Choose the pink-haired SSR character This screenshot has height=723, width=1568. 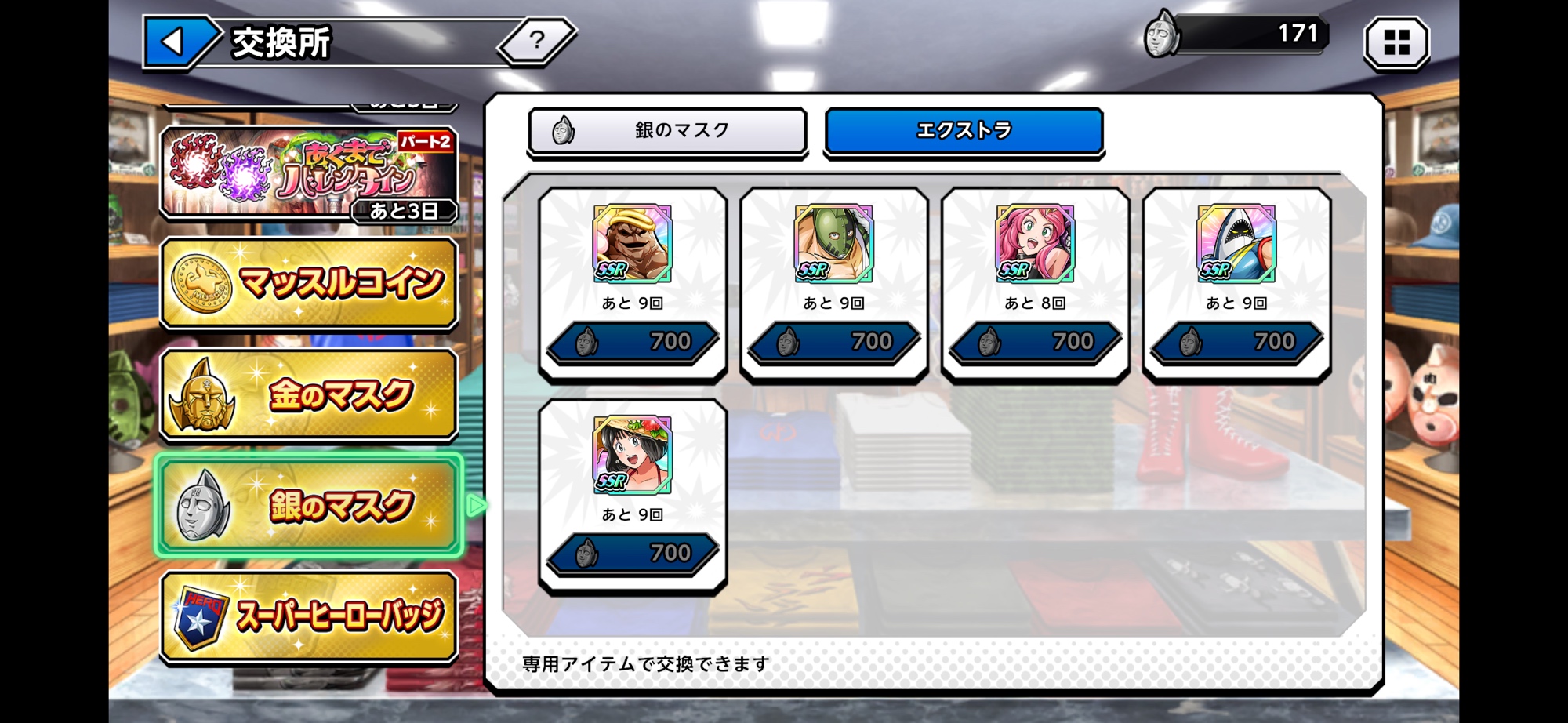coord(1035,243)
